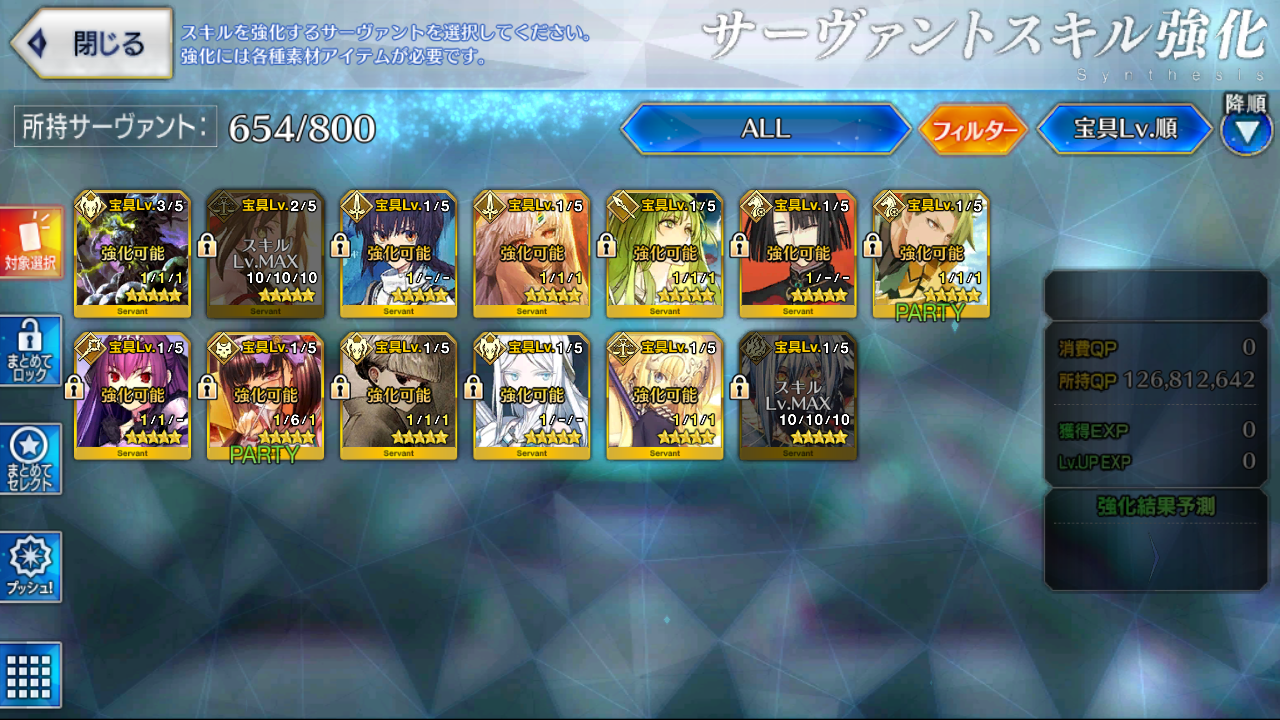Activate the 対象選択 button
Viewport: 1280px width, 720px height.
coord(32,243)
